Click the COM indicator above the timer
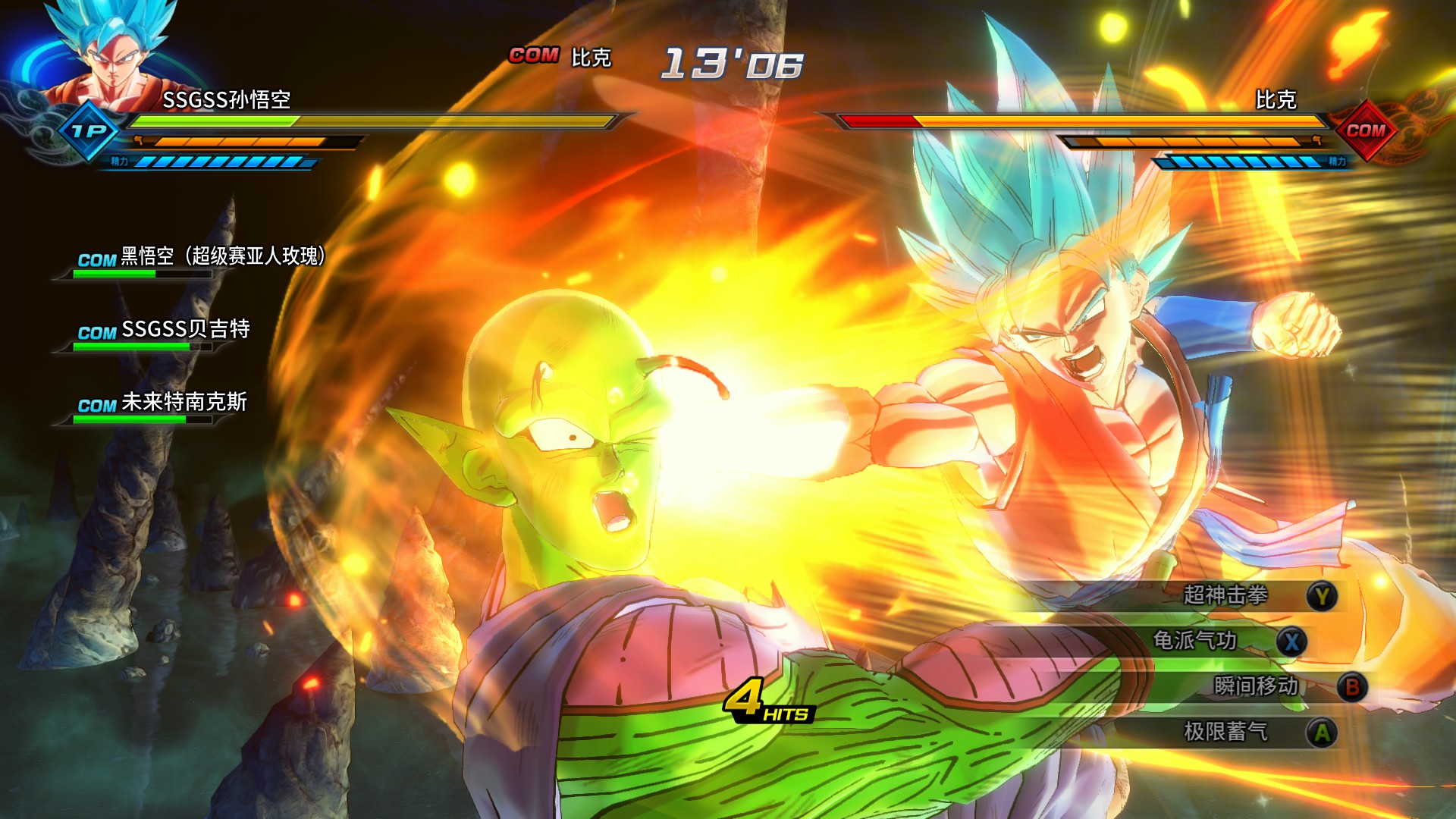Image resolution: width=1456 pixels, height=819 pixels. 535,55
